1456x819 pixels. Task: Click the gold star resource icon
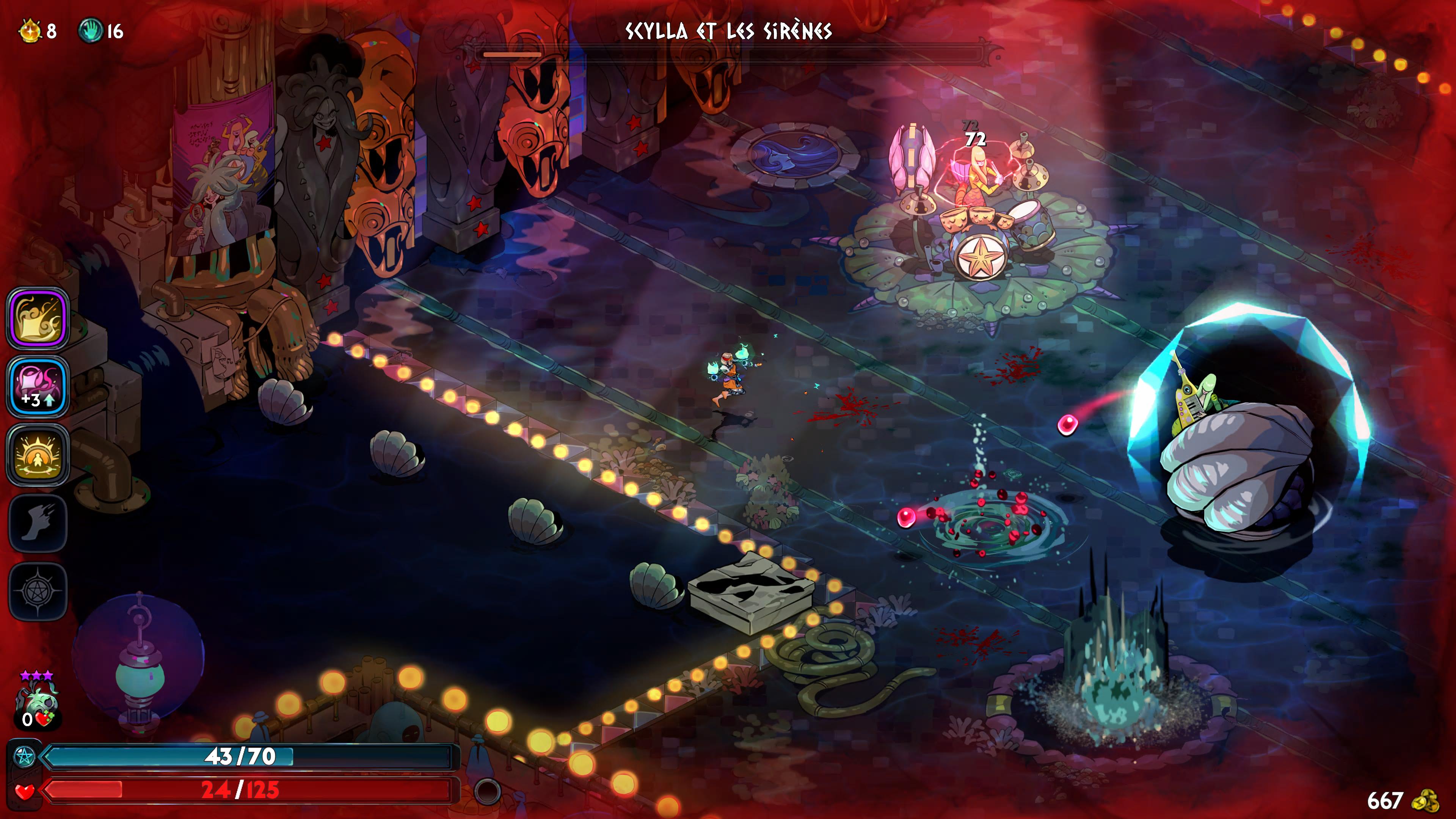click(x=30, y=30)
